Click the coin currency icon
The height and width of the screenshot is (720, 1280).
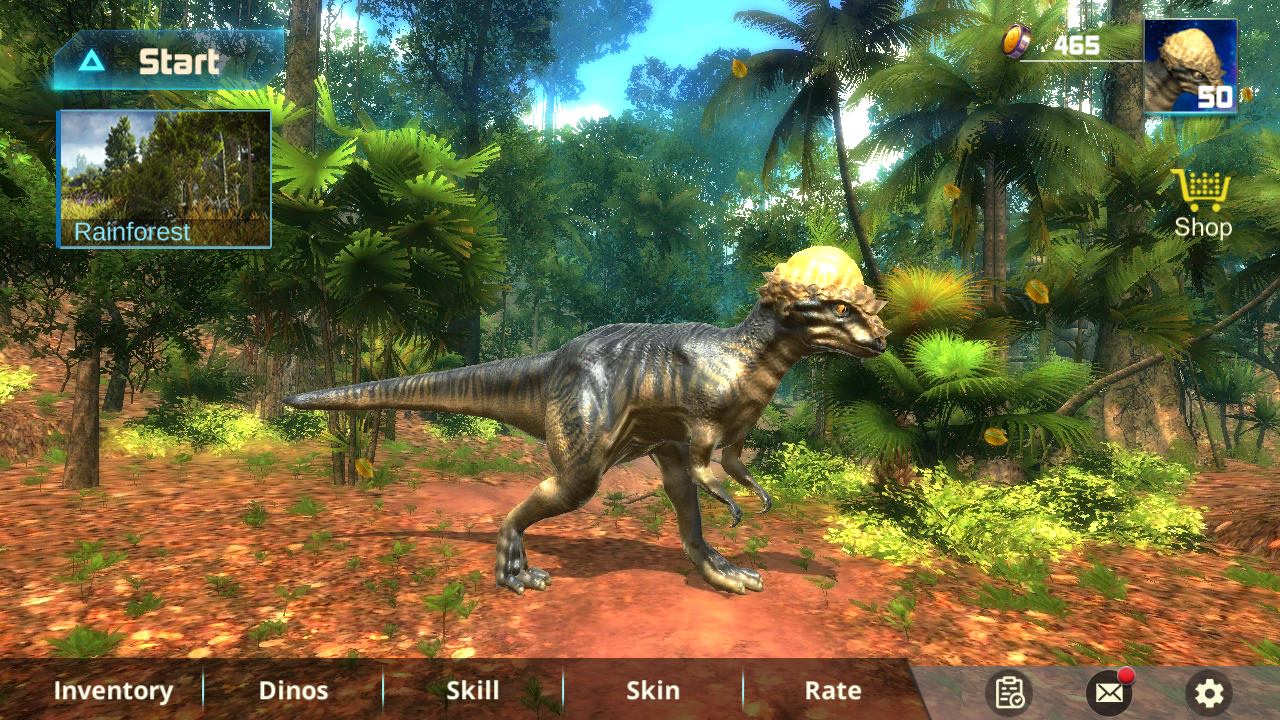point(1015,42)
